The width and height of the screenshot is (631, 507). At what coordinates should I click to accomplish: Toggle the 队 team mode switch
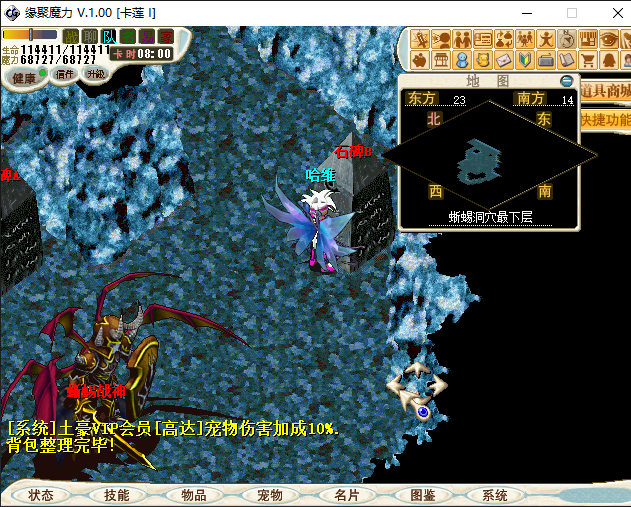coord(109,36)
